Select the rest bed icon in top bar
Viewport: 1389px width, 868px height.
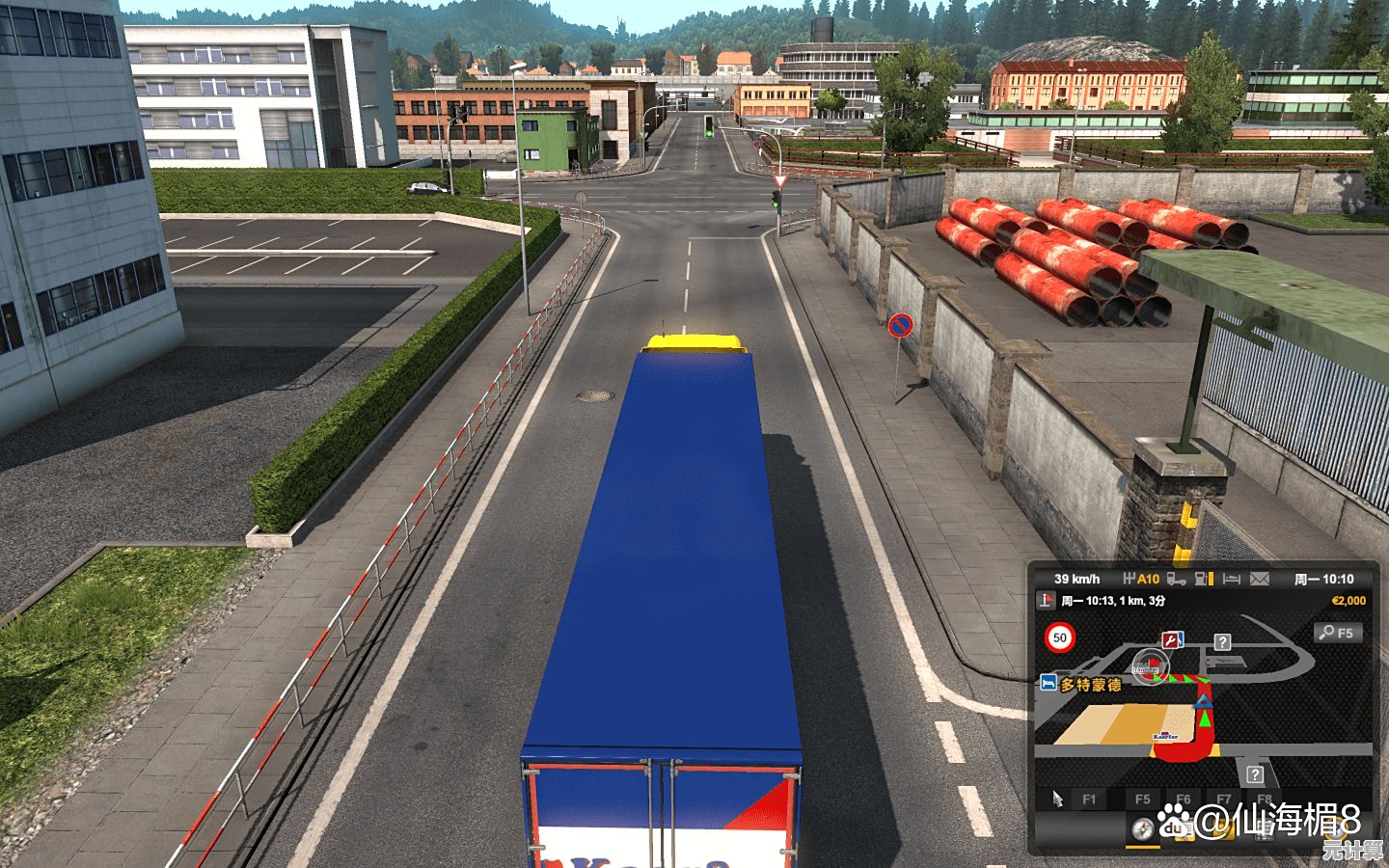click(x=1231, y=579)
